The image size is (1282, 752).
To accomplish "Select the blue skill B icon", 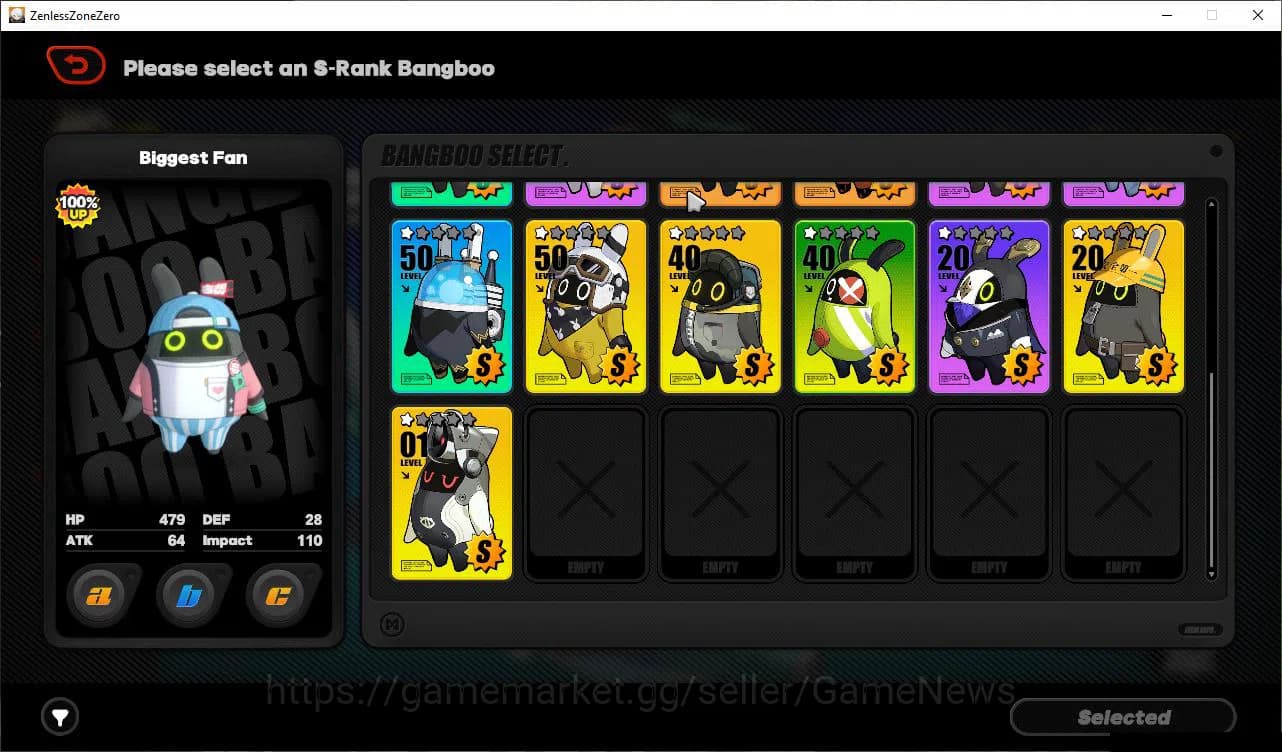I will click(192, 596).
